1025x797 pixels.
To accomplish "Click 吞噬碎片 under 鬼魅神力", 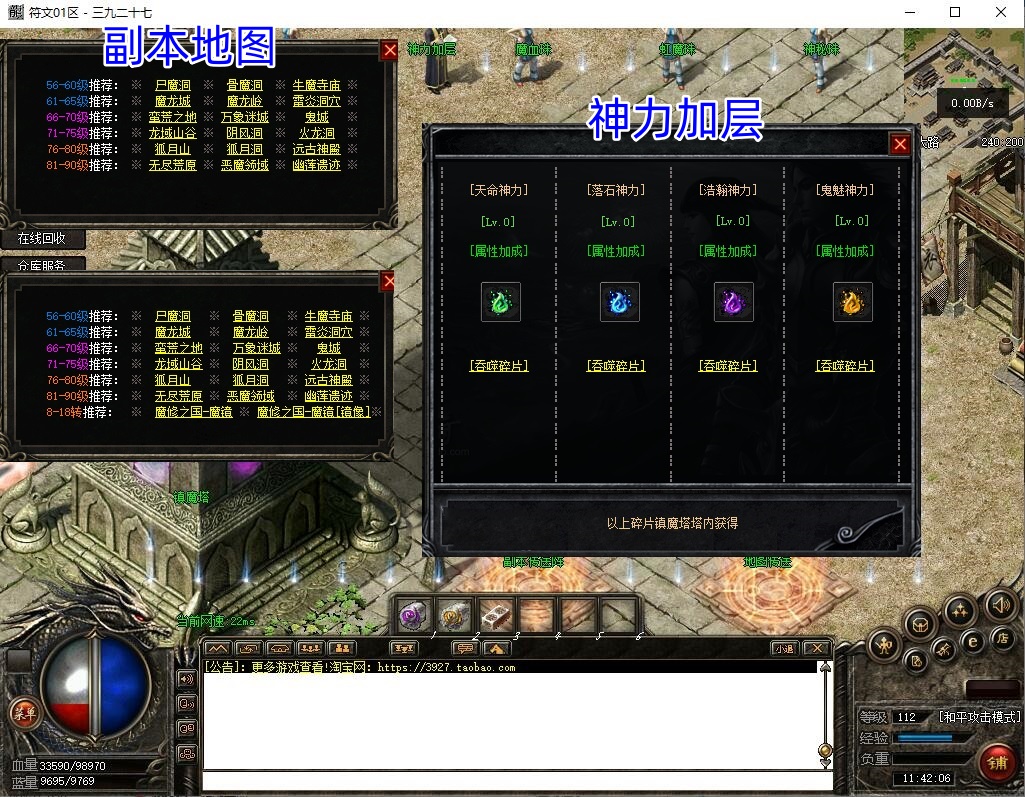I will (845, 366).
